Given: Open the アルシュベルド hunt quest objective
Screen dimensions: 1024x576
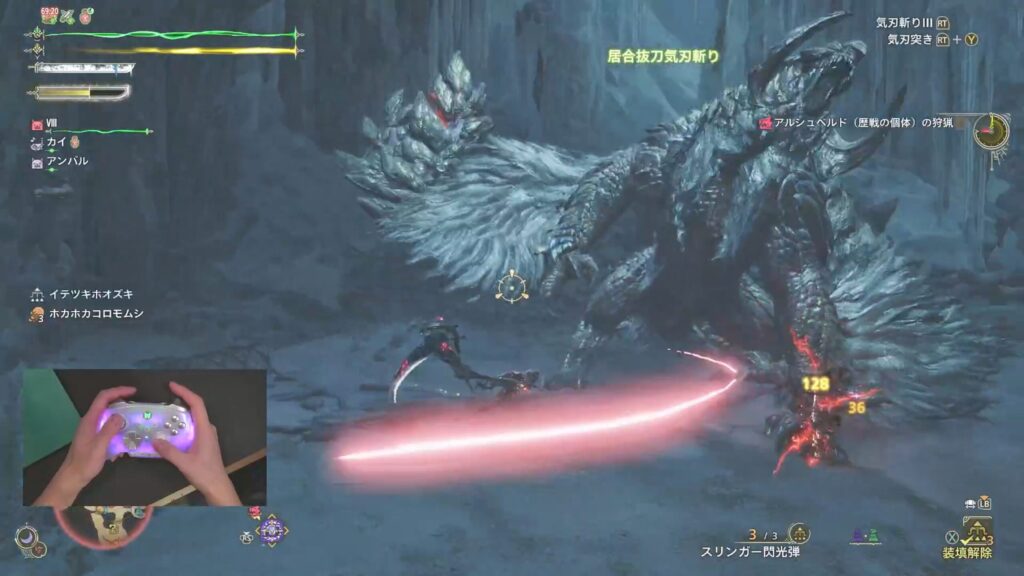Looking at the screenshot, I should click(850, 122).
